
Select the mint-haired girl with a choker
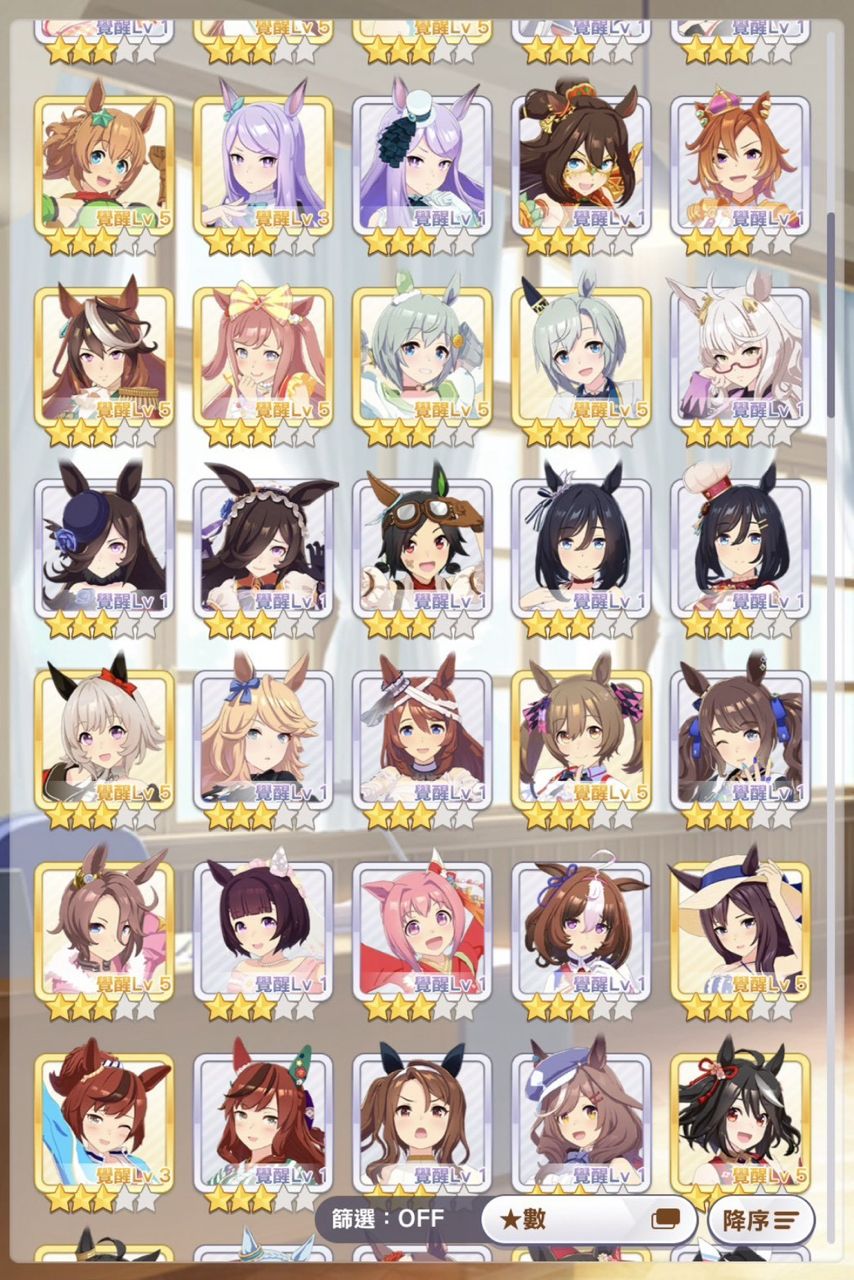click(x=422, y=357)
